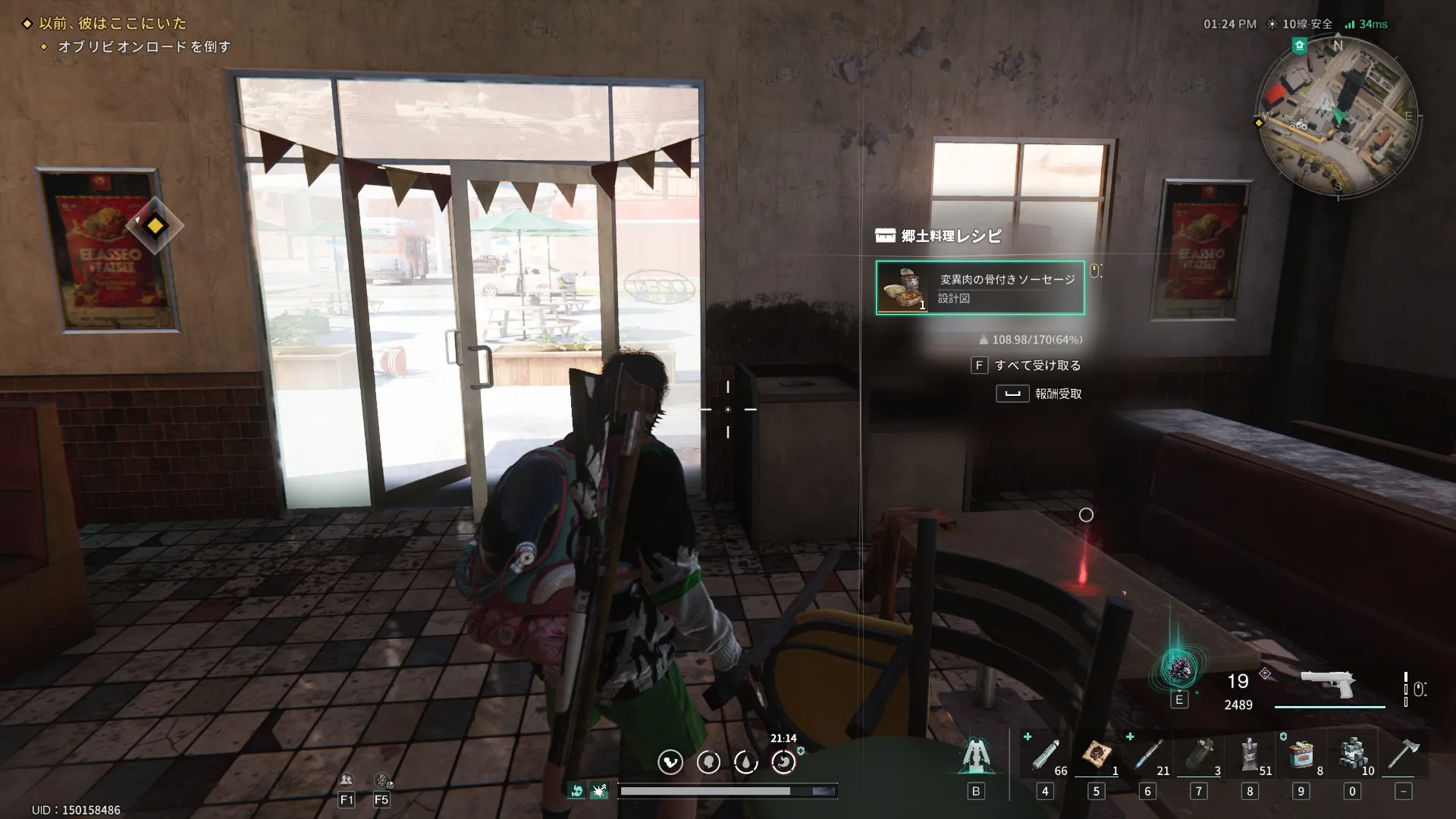The width and height of the screenshot is (1456, 819).
Task: Open the 以前、彼はここにいた quest tracker
Action: tap(112, 24)
